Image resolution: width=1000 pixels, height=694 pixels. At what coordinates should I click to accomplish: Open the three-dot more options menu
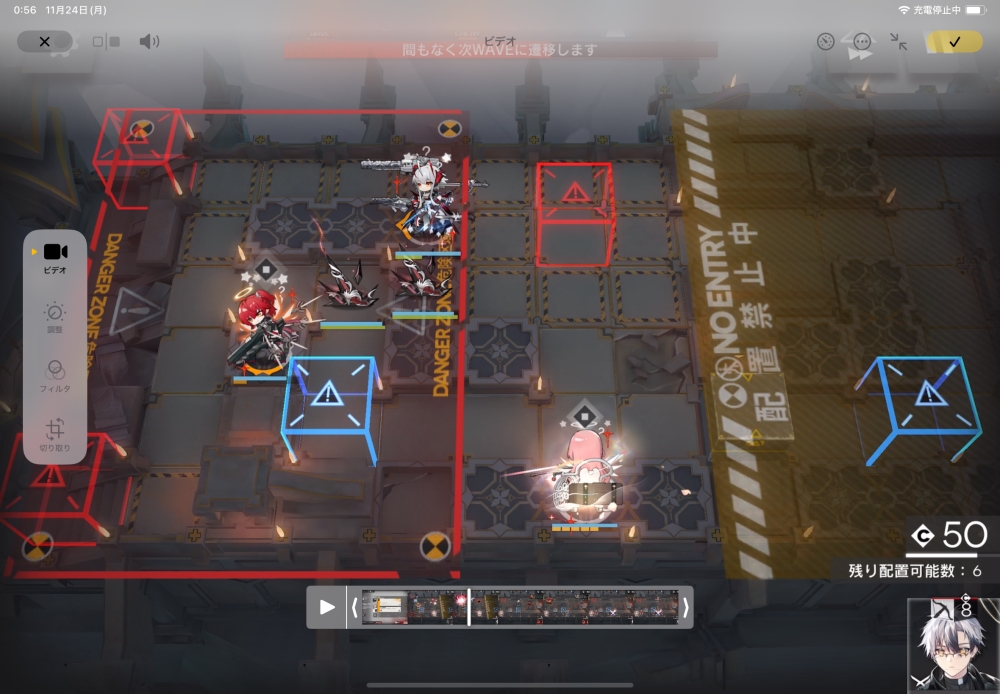(862, 41)
